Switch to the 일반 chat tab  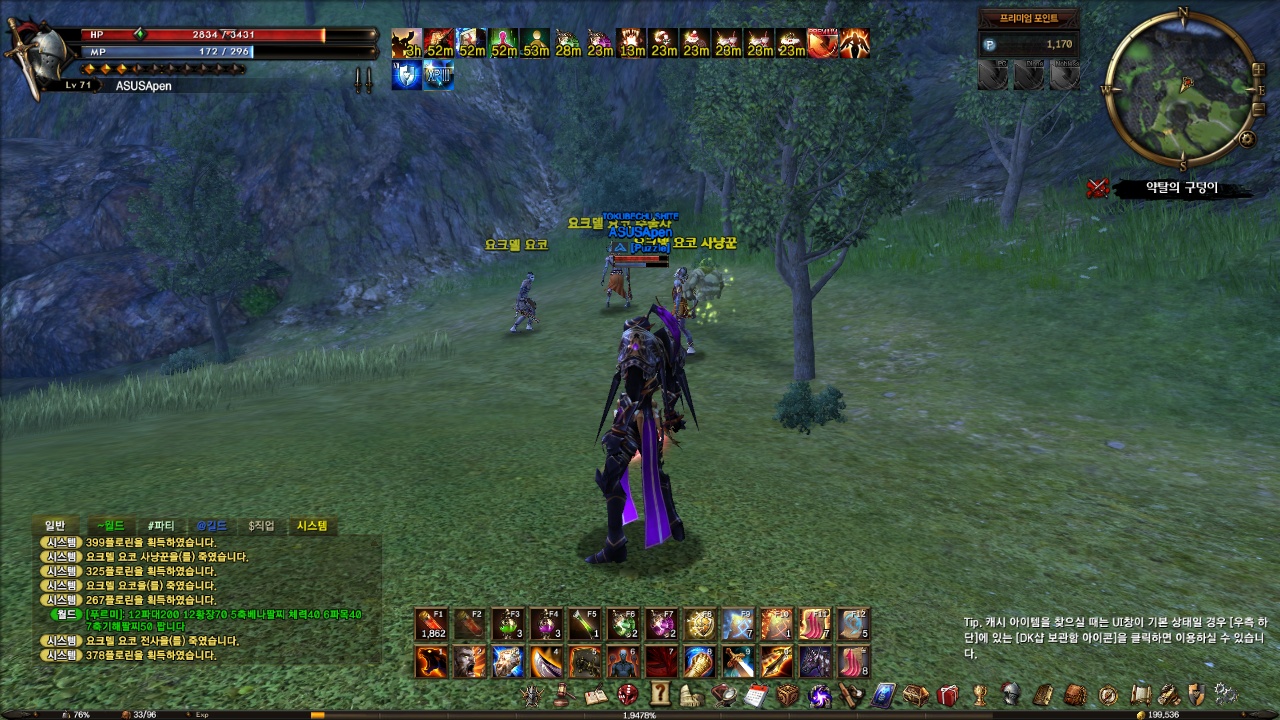pyautogui.click(x=54, y=526)
